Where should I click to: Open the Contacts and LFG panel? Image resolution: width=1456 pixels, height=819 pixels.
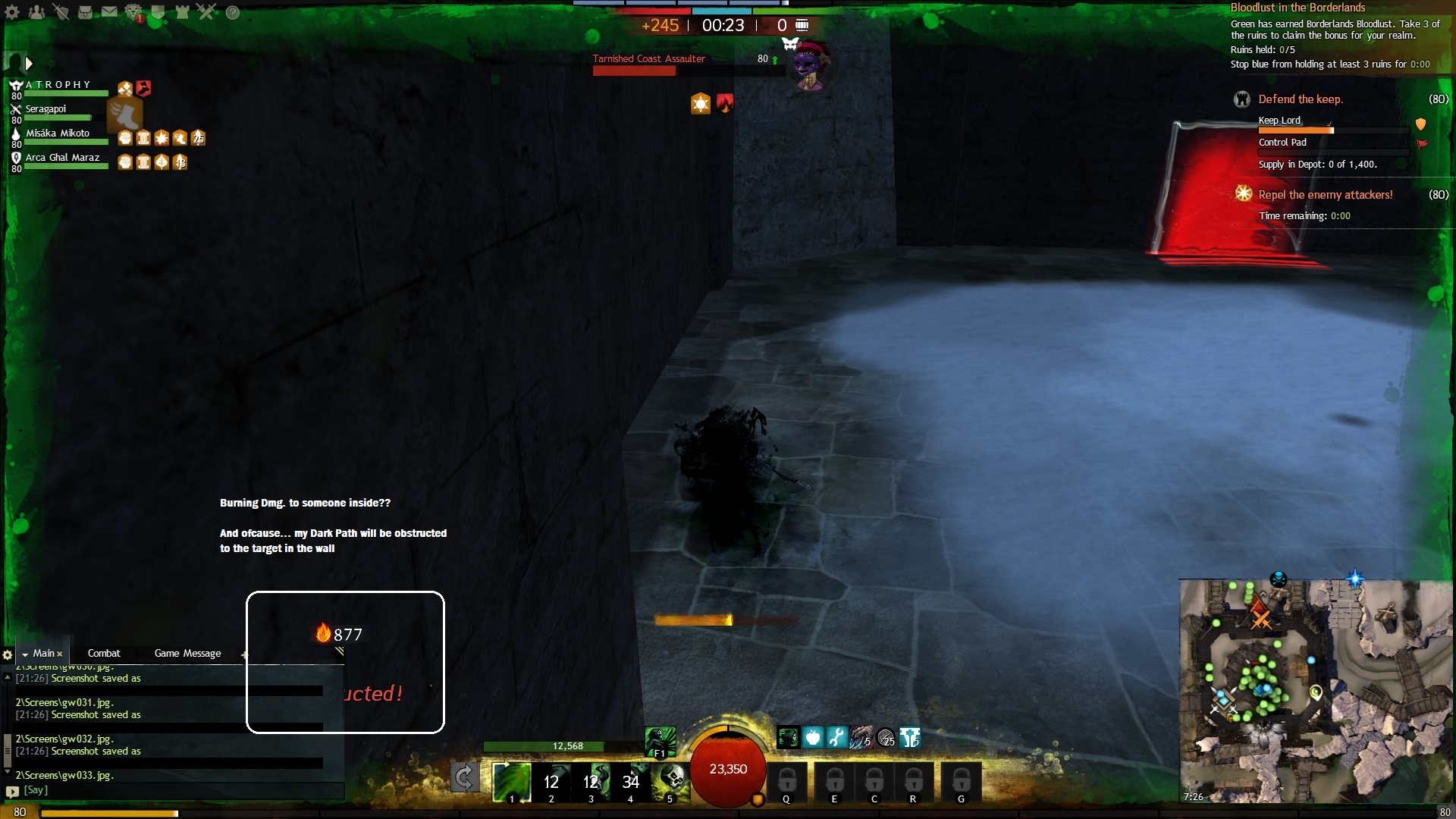click(36, 12)
